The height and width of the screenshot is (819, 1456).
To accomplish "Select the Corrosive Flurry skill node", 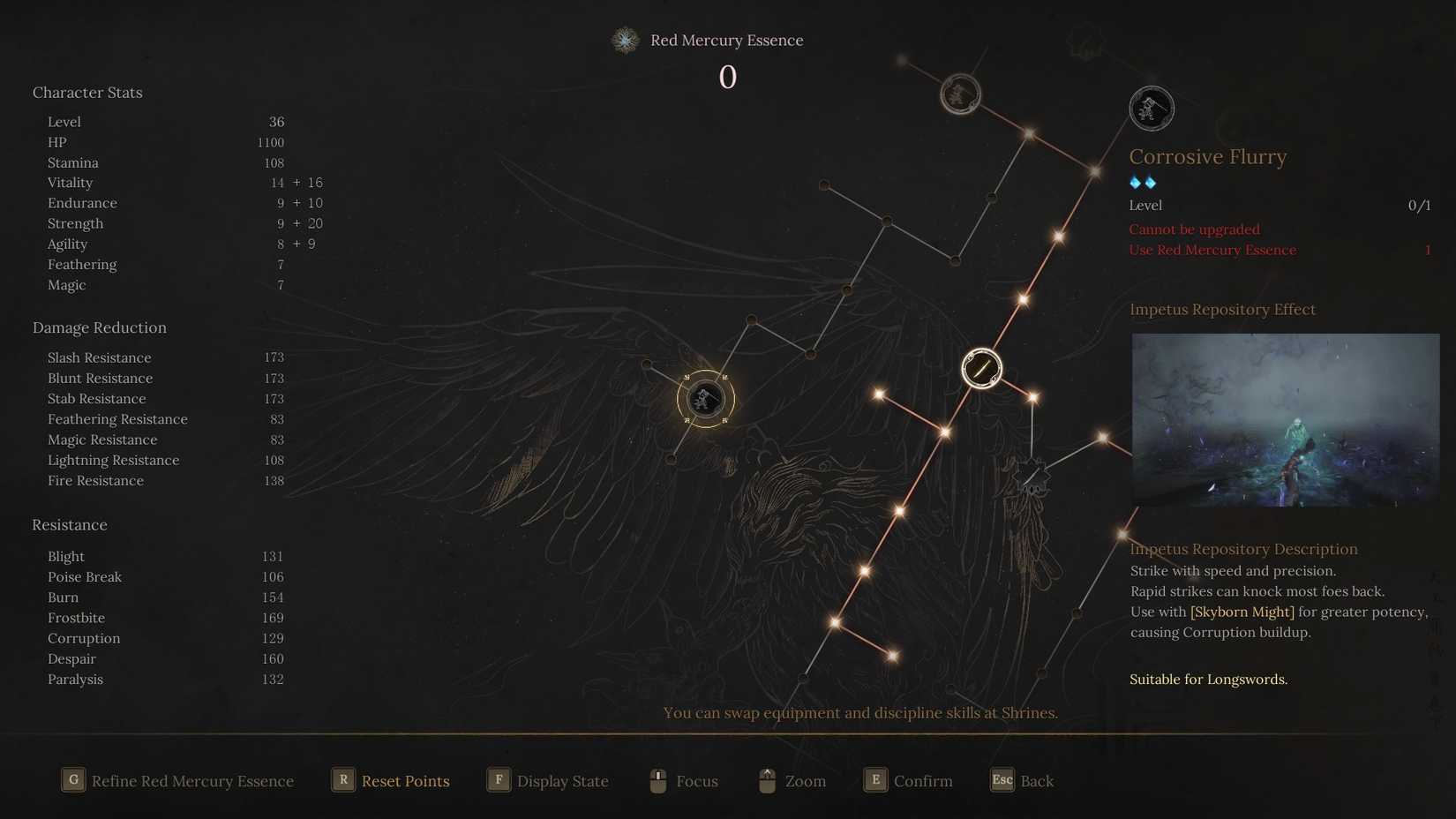I will pos(1152,108).
